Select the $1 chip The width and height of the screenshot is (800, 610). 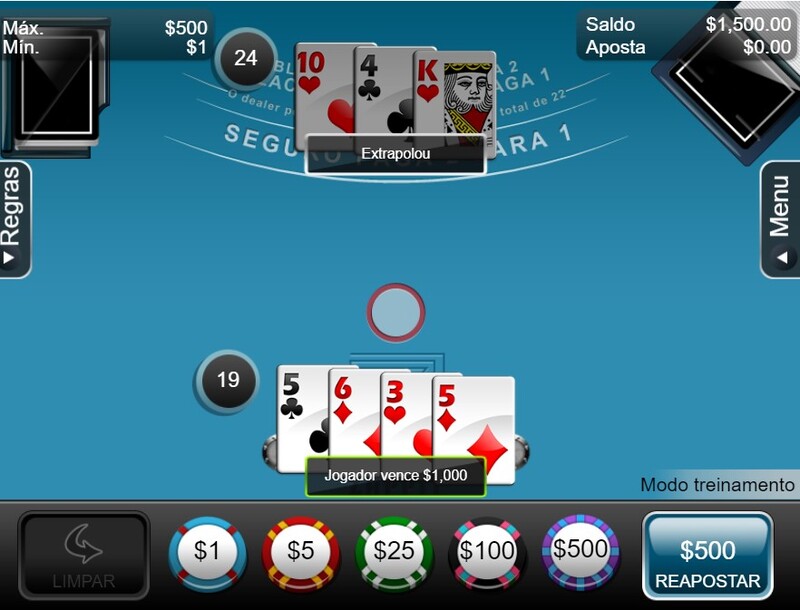207,551
